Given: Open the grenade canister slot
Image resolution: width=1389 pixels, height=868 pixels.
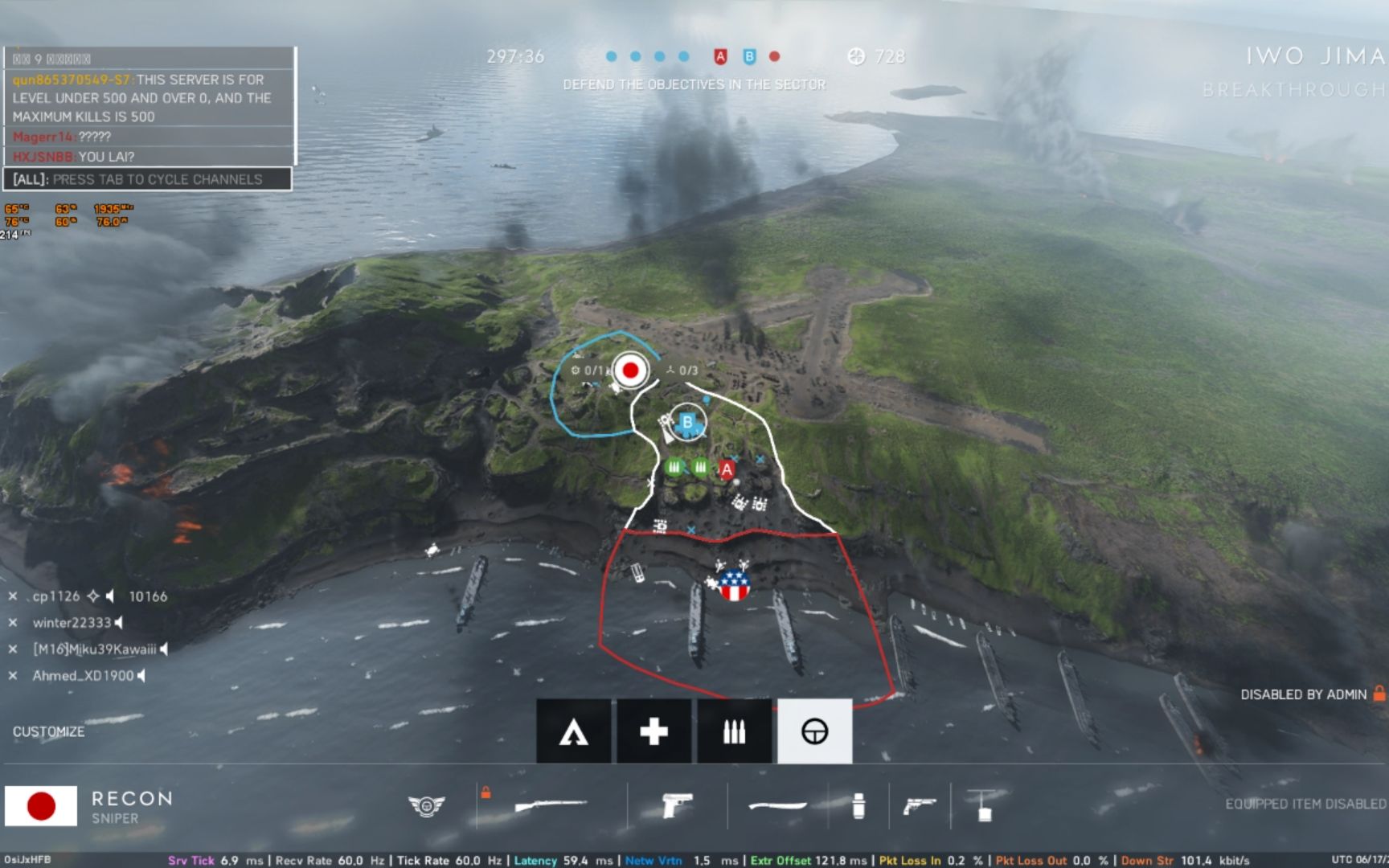Looking at the screenshot, I should point(858,805).
